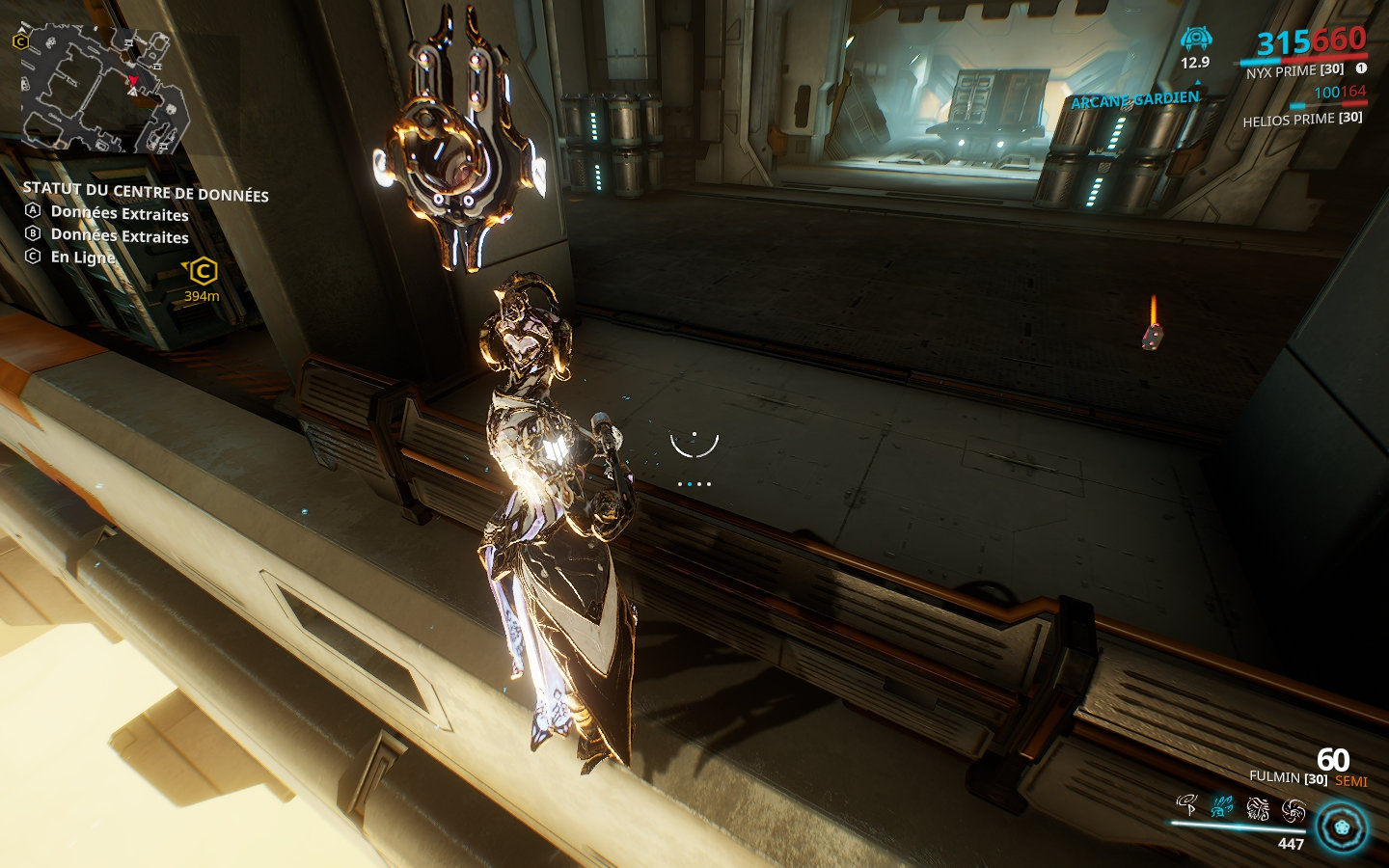Click the chevron arrow above ARCANE GARDIEN text
The width and height of the screenshot is (1389, 868).
tap(1196, 83)
